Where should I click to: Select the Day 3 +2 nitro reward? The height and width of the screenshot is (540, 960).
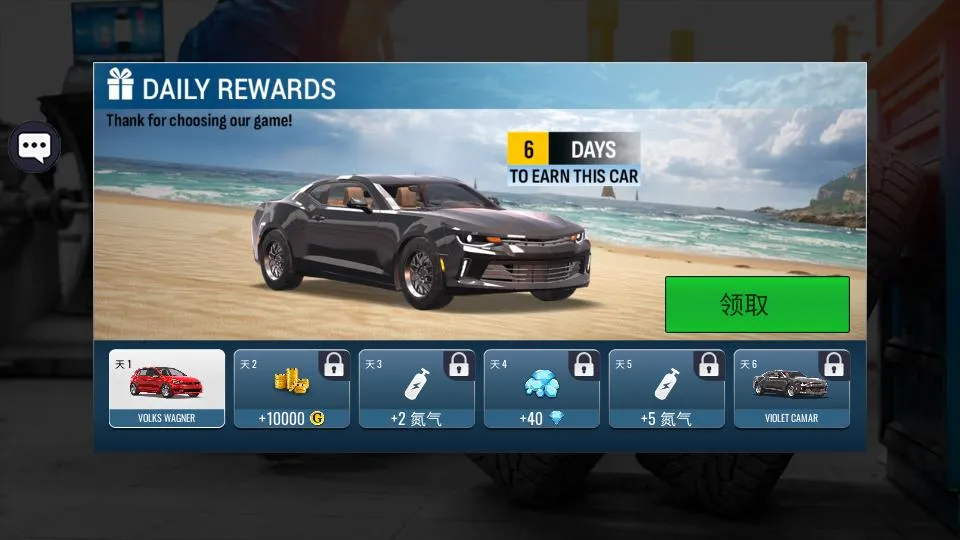pyautogui.click(x=417, y=388)
